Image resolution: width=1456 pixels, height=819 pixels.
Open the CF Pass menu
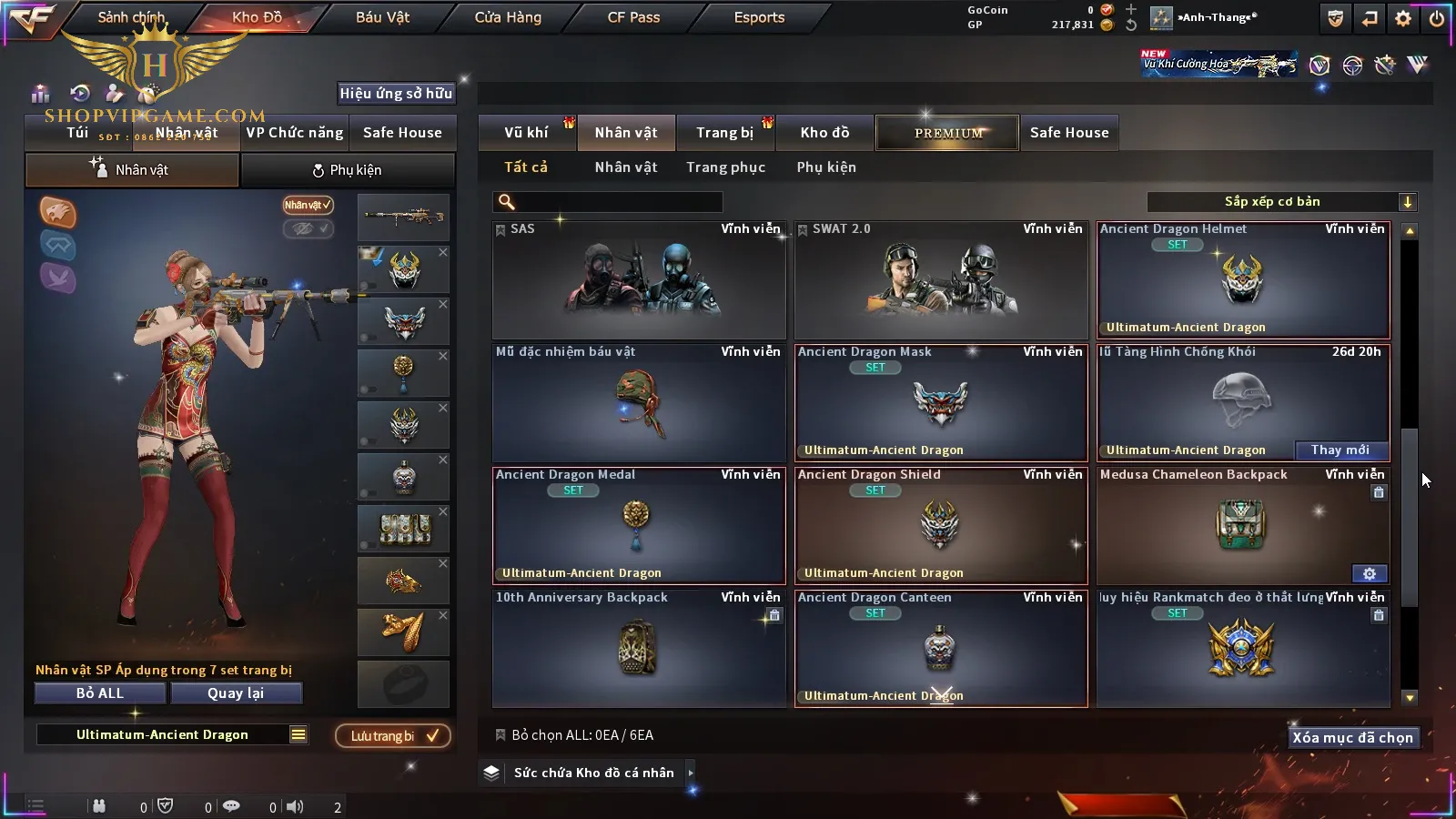click(x=633, y=17)
